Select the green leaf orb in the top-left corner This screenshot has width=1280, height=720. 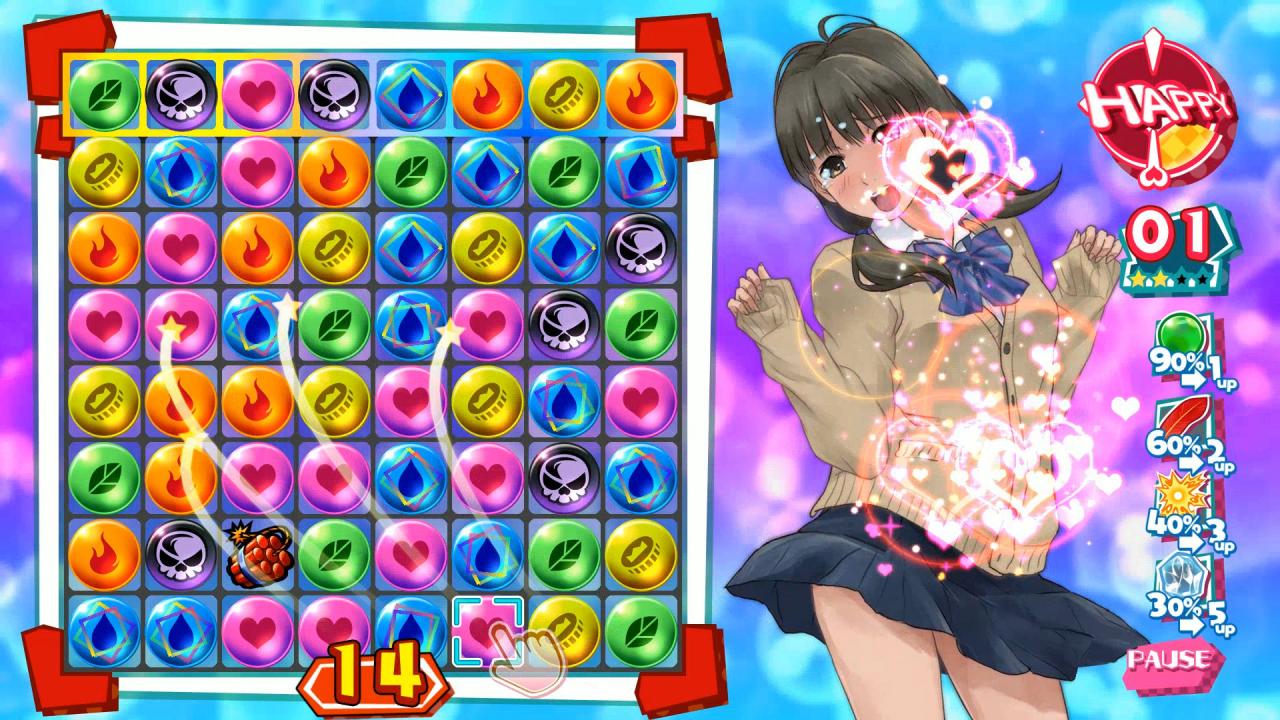point(104,96)
